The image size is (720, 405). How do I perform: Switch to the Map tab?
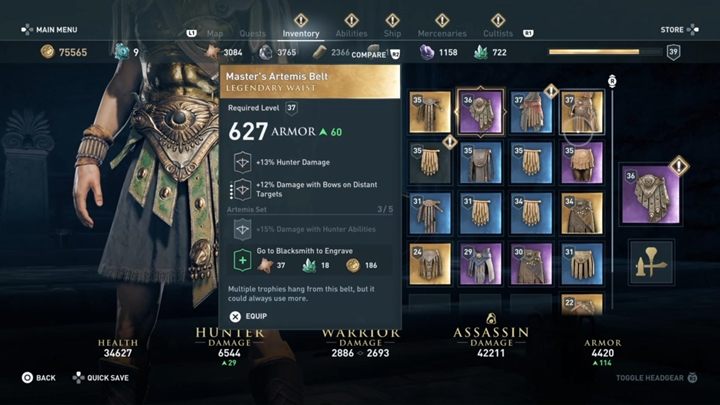click(x=214, y=33)
